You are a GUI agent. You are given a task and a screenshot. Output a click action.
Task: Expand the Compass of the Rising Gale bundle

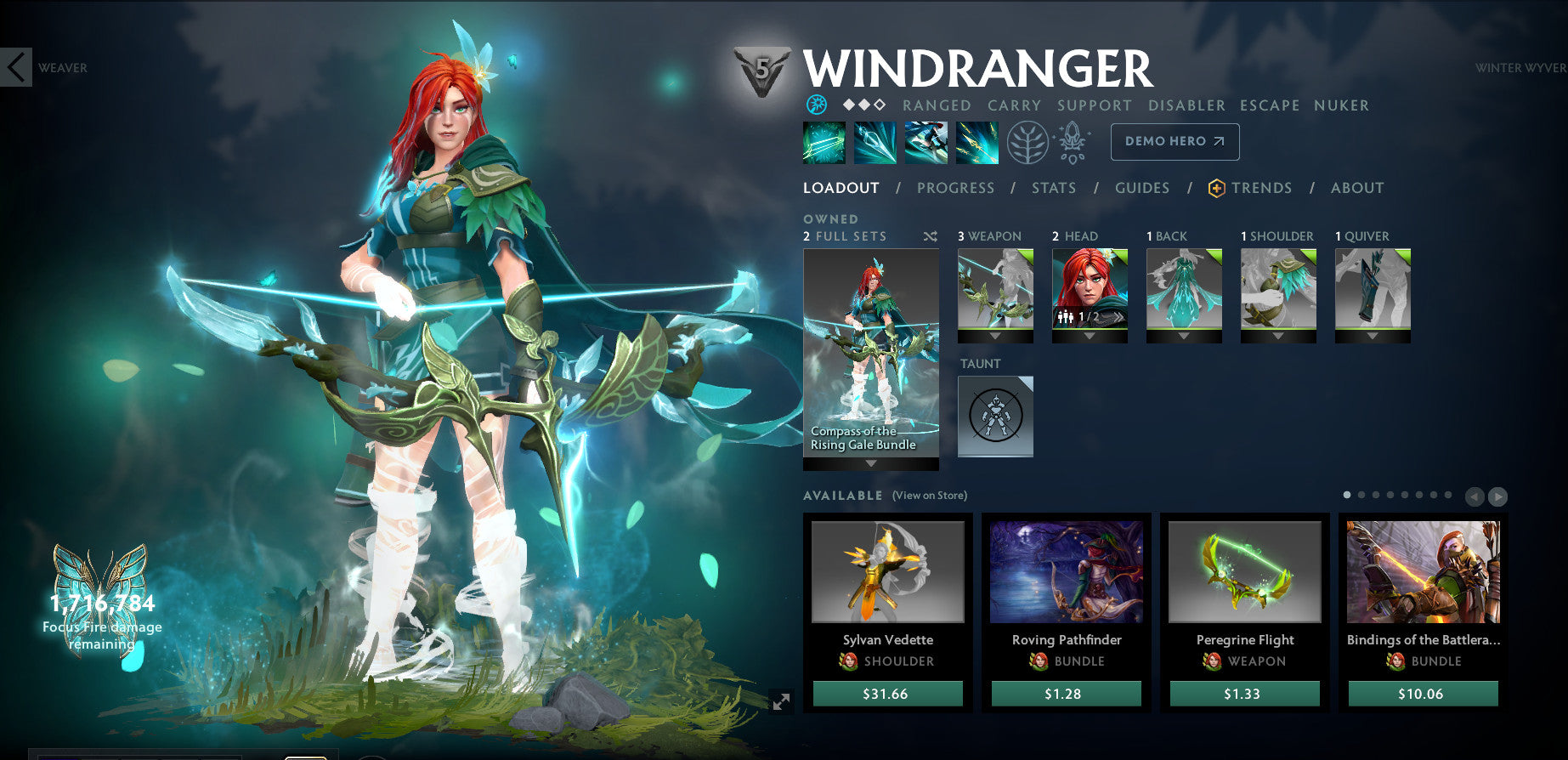870,464
